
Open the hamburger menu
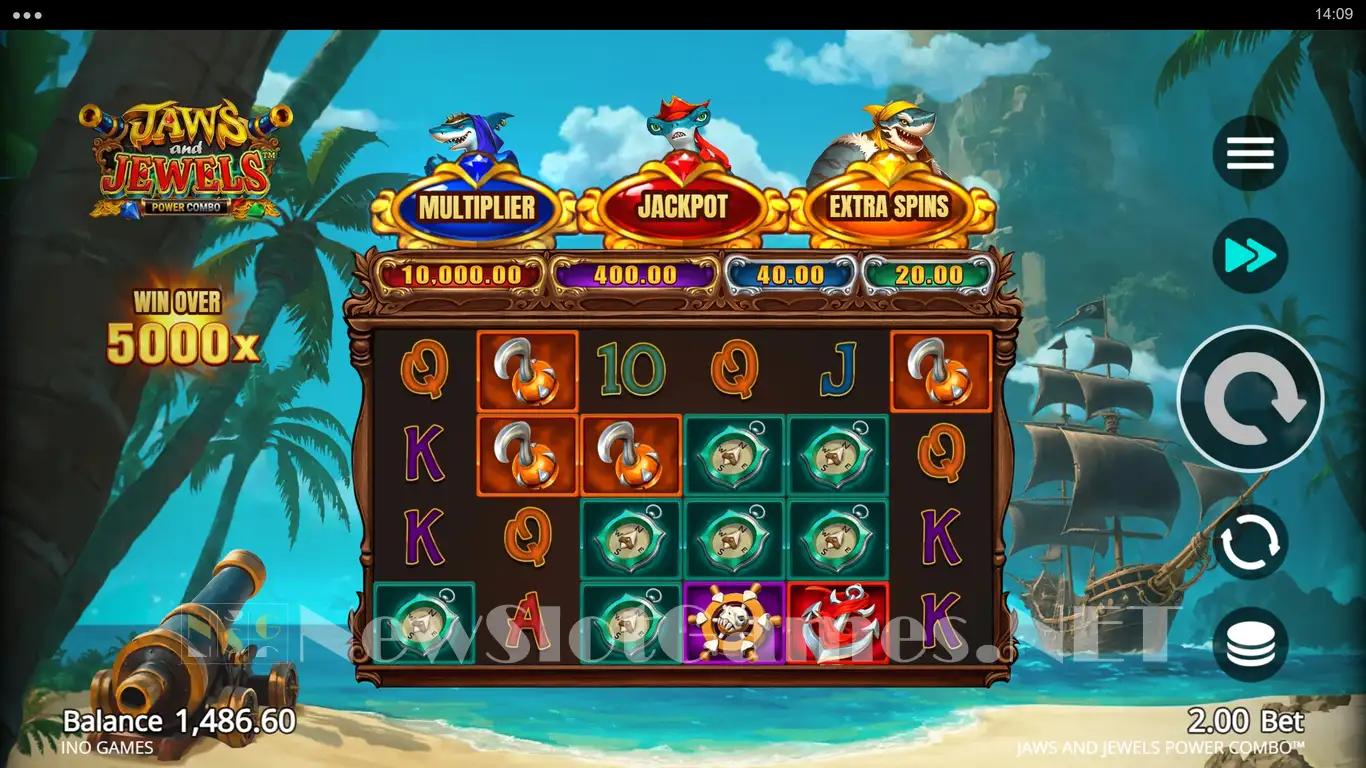pos(1250,154)
